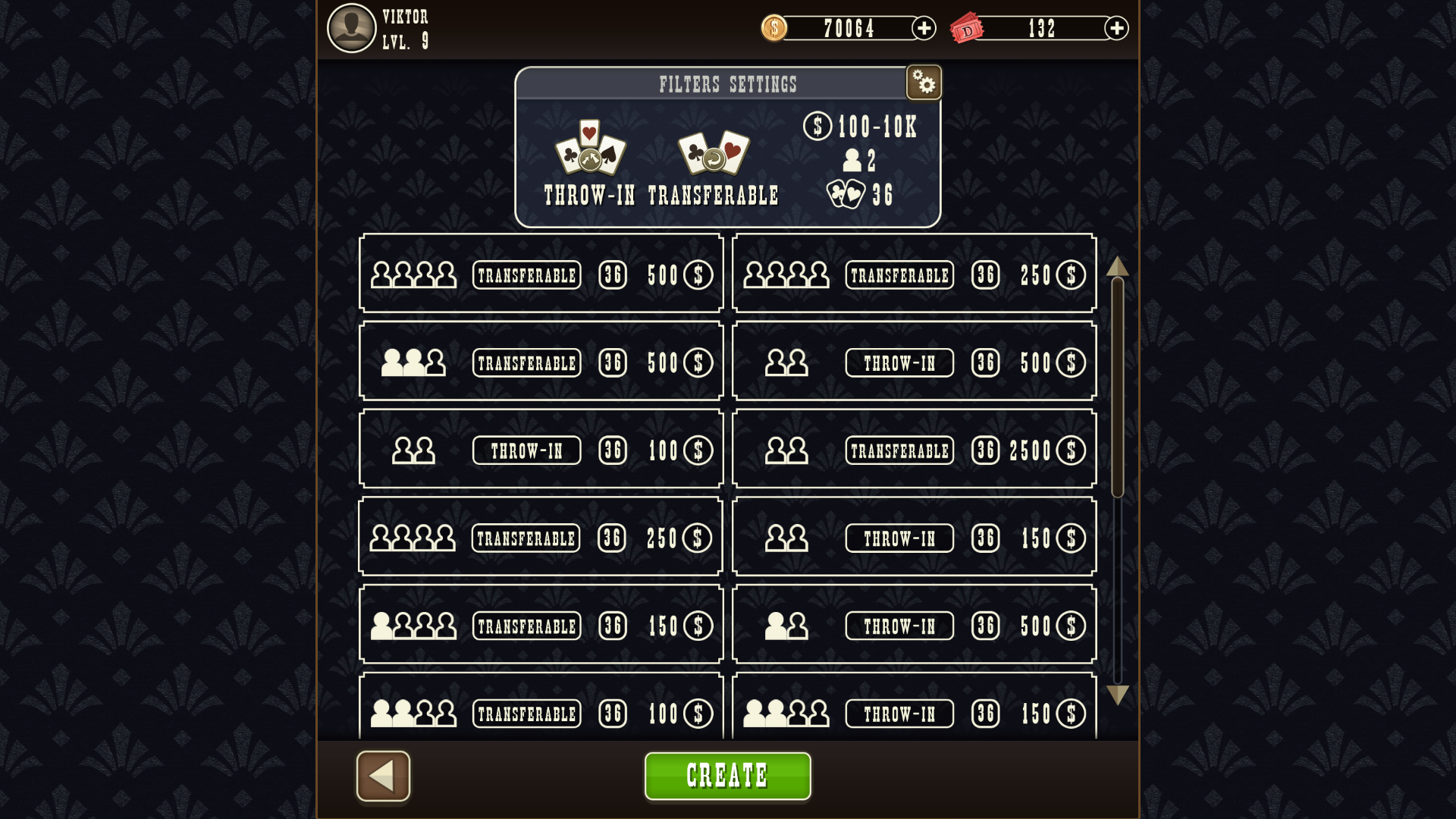The image size is (1456, 819).
Task: Click the scroll-up arrow on the game list
Action: point(1117,267)
